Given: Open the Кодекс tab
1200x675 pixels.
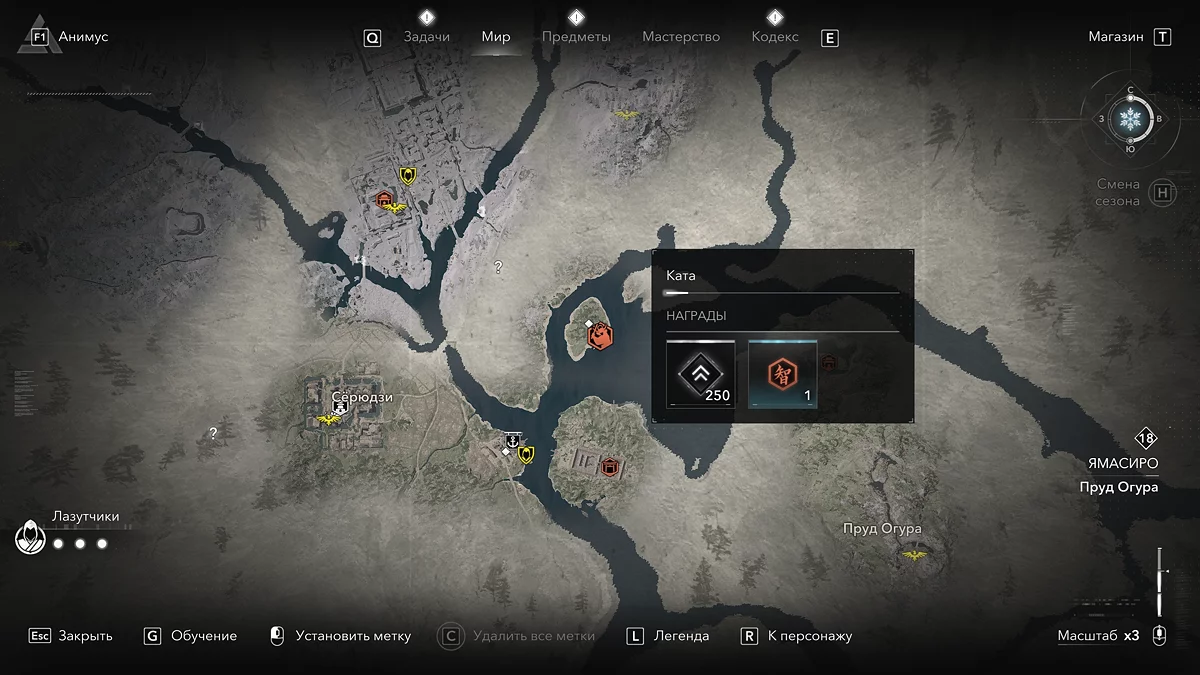Looking at the screenshot, I should pos(775,37).
